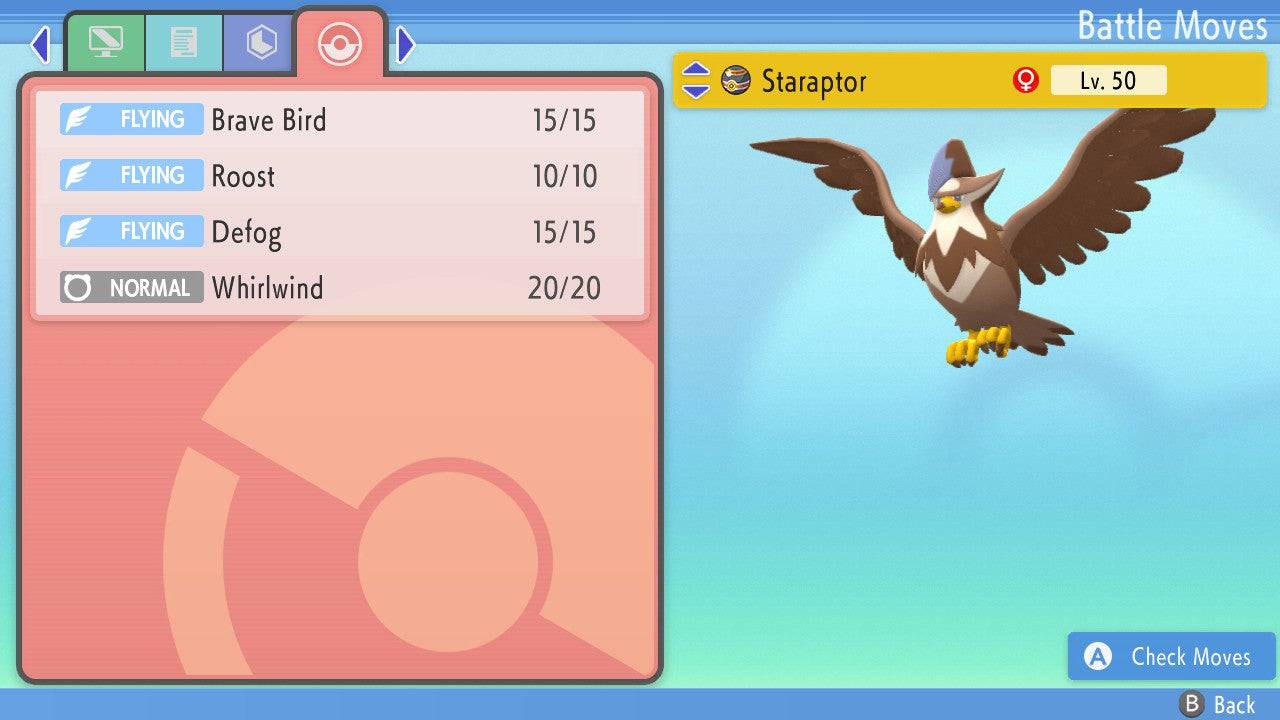Select the Poké Ball battle moves tab

(x=339, y=43)
